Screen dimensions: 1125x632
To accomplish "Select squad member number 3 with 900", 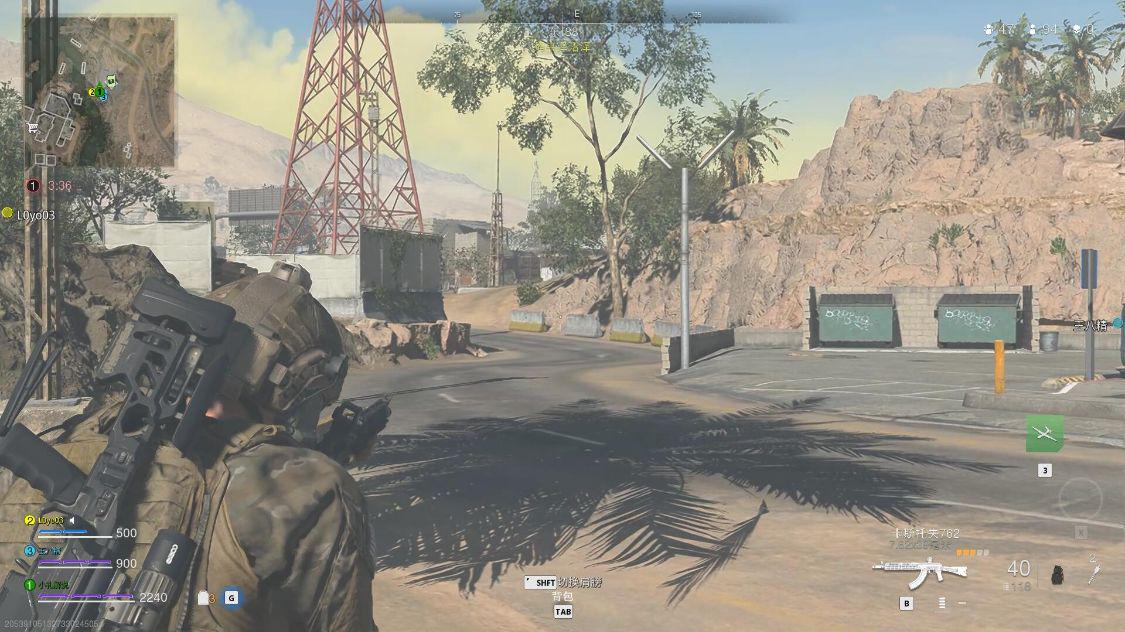I will [x=50, y=551].
